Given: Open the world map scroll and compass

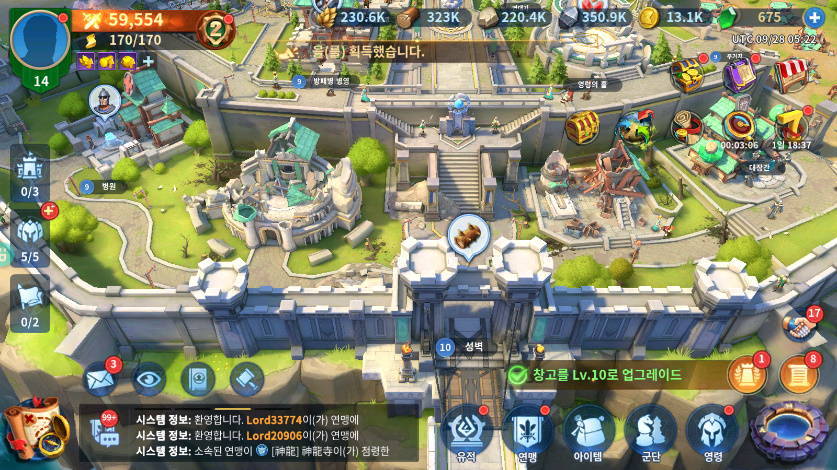Looking at the screenshot, I should click(29, 429).
